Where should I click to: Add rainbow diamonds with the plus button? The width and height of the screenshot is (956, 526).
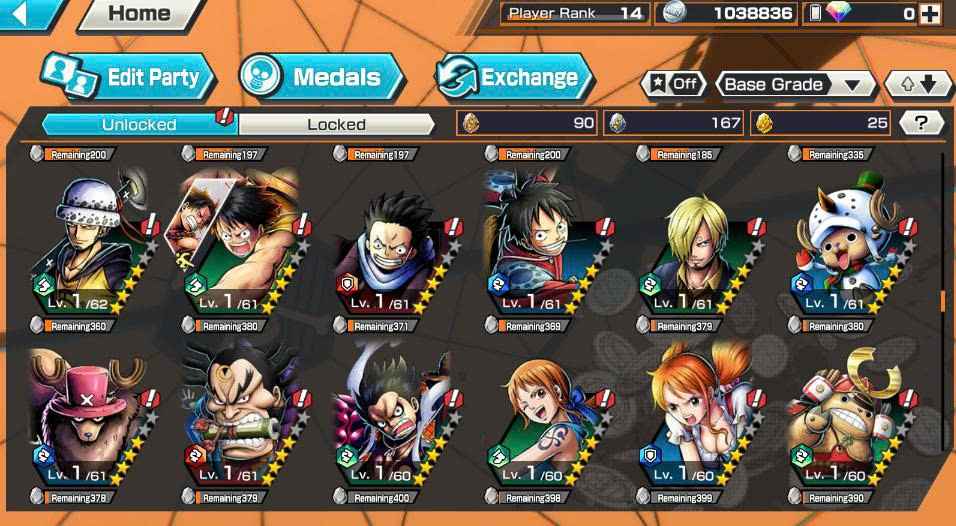click(930, 14)
